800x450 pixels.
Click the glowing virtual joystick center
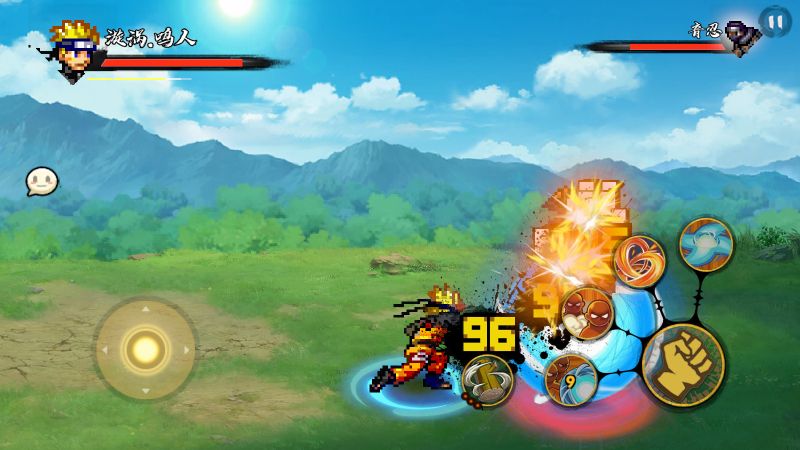coord(146,349)
